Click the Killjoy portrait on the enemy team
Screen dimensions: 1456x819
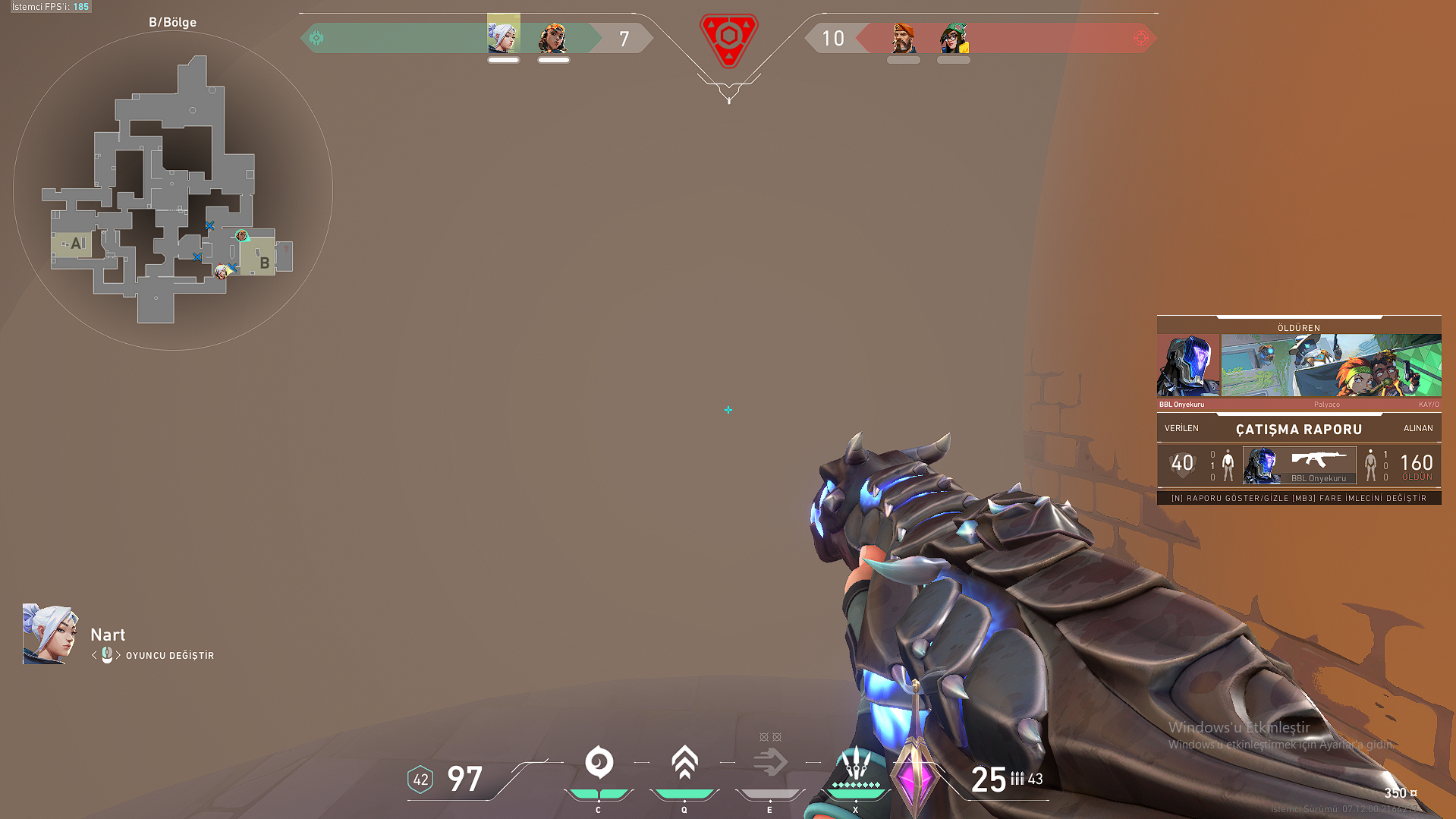coord(954,38)
